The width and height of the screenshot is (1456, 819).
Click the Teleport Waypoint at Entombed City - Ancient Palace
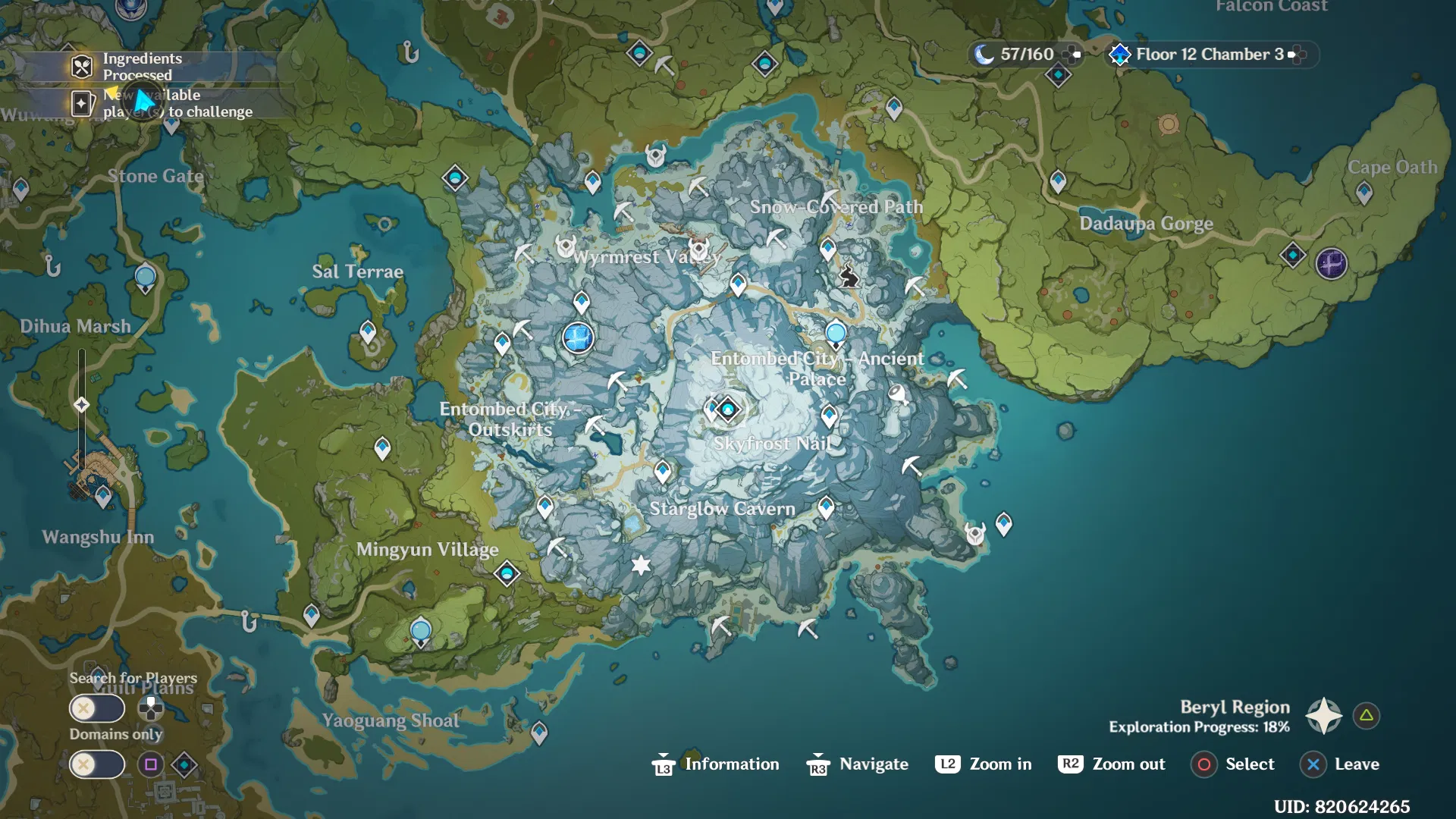tap(836, 331)
